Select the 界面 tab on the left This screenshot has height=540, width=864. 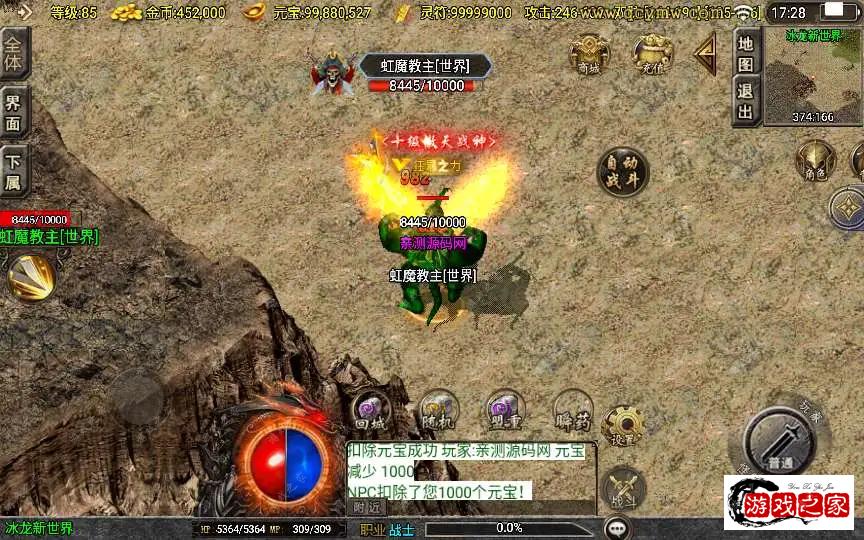[x=14, y=111]
